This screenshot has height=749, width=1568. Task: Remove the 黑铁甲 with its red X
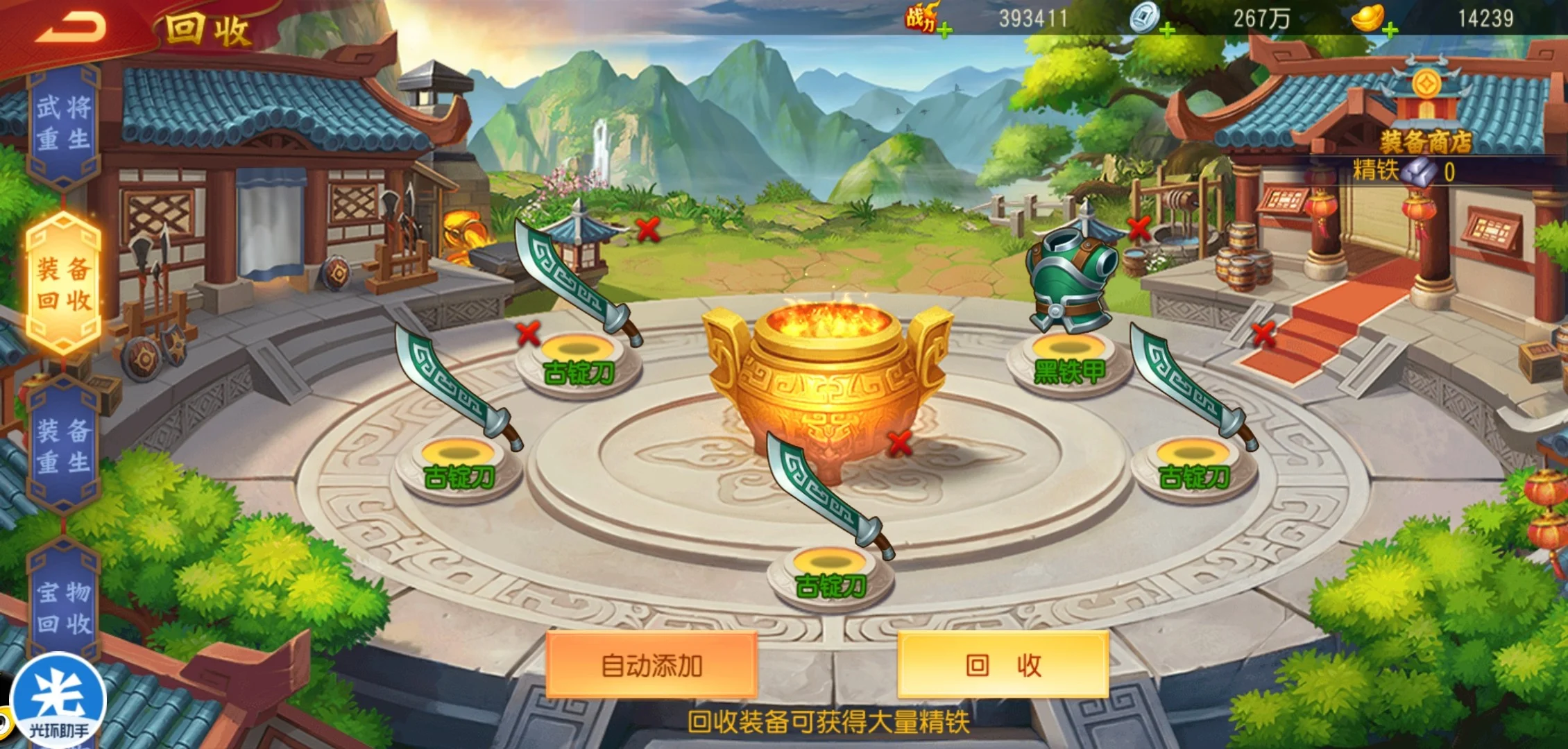(x=1139, y=227)
